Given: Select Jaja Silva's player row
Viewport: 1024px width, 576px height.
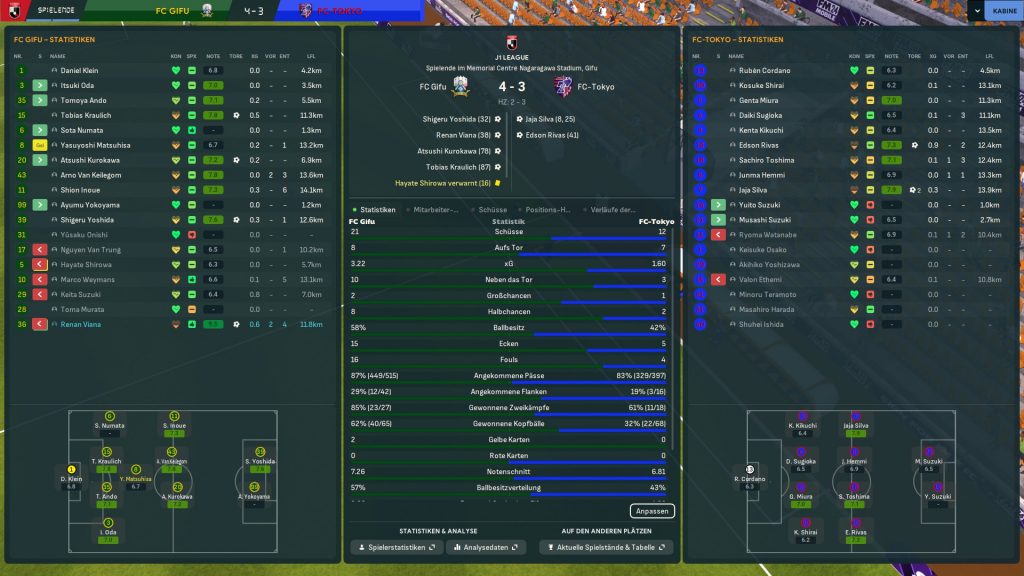Looking at the screenshot, I should click(x=753, y=190).
